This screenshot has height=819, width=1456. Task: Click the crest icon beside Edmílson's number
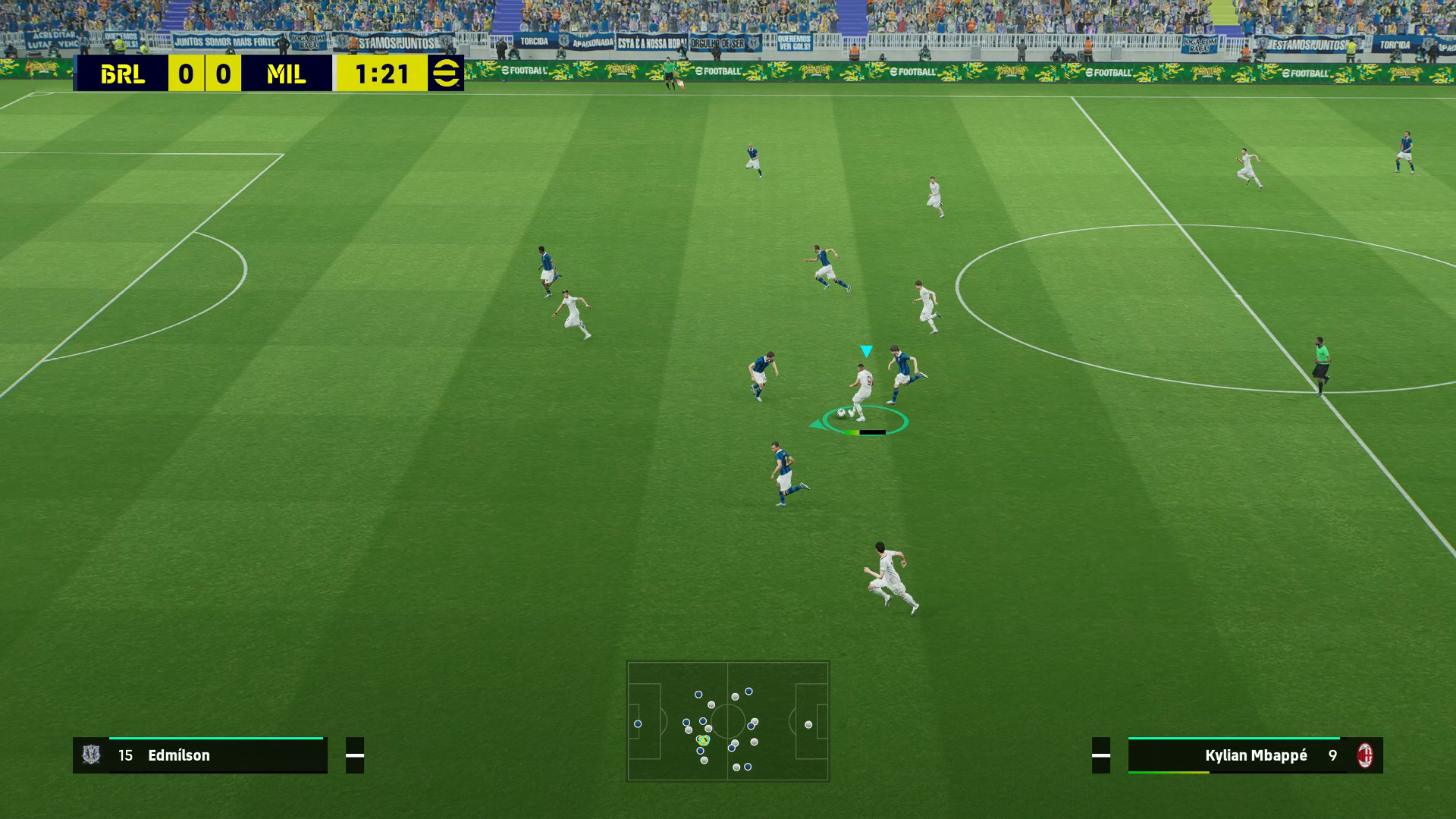pyautogui.click(x=92, y=755)
